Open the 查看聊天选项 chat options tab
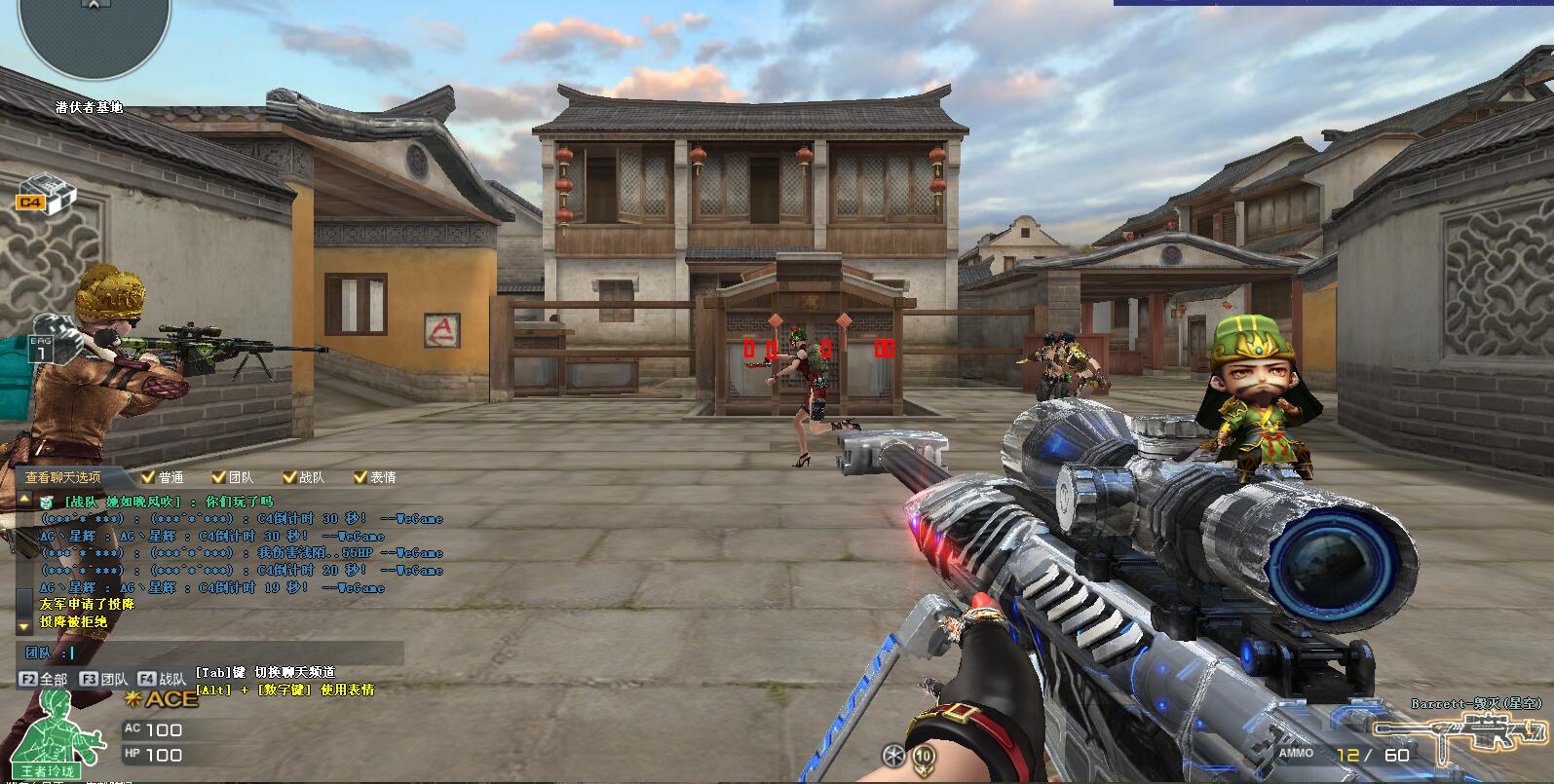 tap(62, 477)
